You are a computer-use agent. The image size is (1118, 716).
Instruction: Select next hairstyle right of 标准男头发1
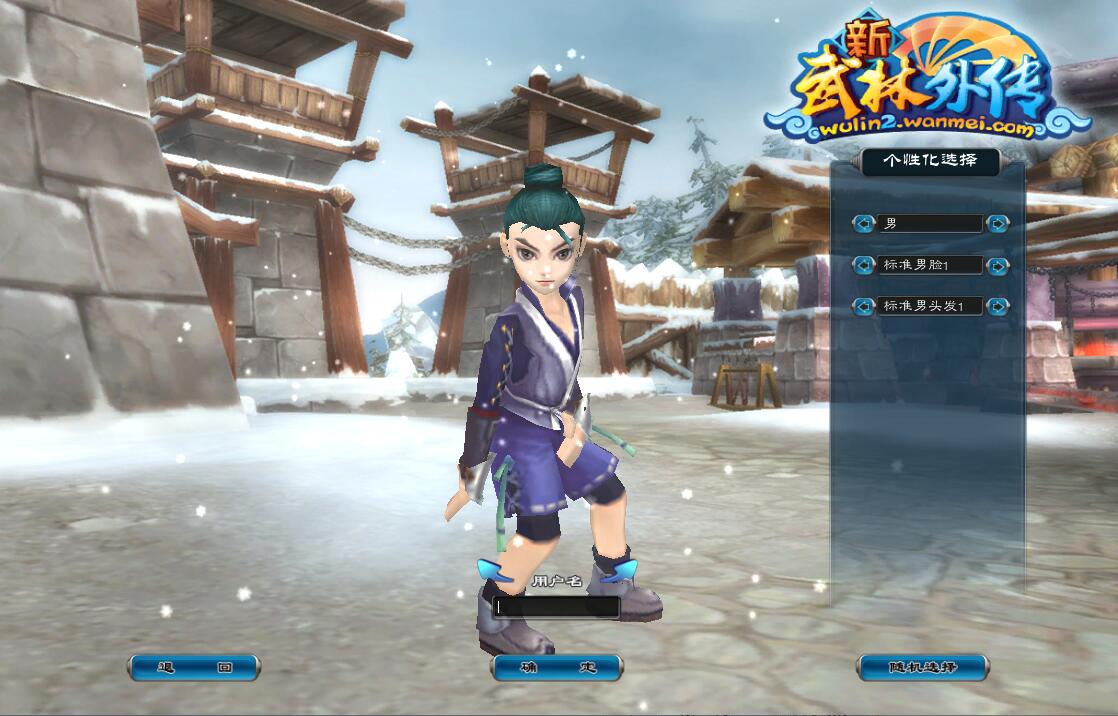point(997,306)
